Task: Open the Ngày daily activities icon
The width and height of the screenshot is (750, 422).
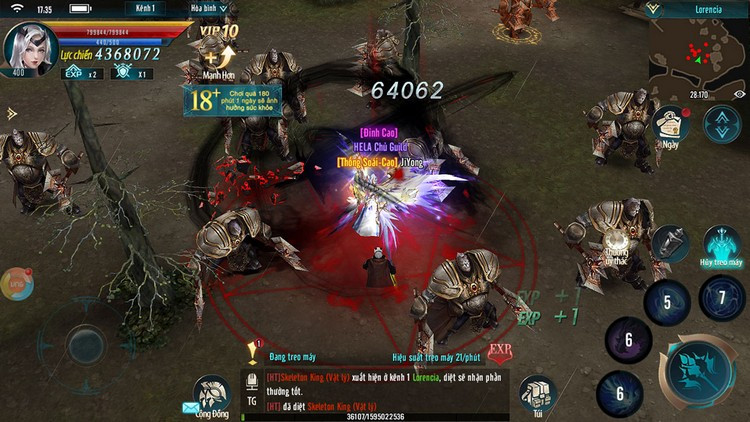Action: click(x=671, y=126)
